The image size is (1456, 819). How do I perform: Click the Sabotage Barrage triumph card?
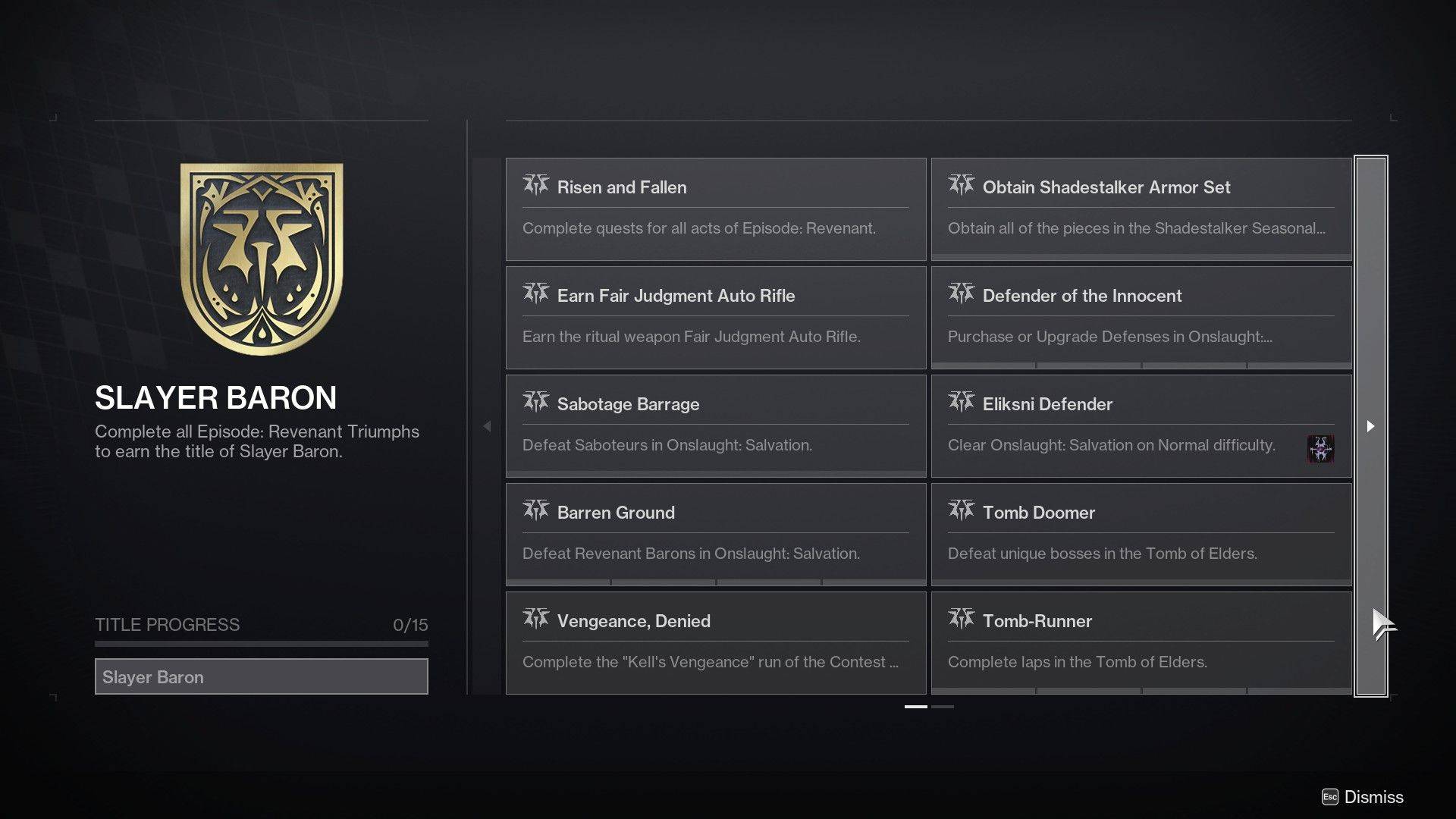click(x=715, y=426)
